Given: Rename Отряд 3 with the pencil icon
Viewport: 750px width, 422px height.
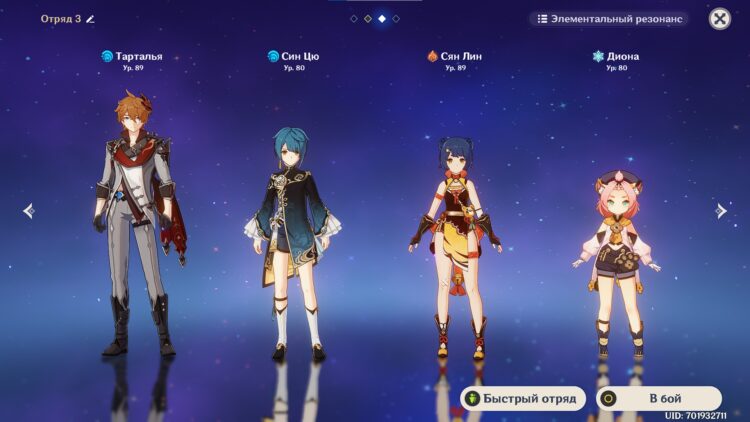Looking at the screenshot, I should [90, 19].
